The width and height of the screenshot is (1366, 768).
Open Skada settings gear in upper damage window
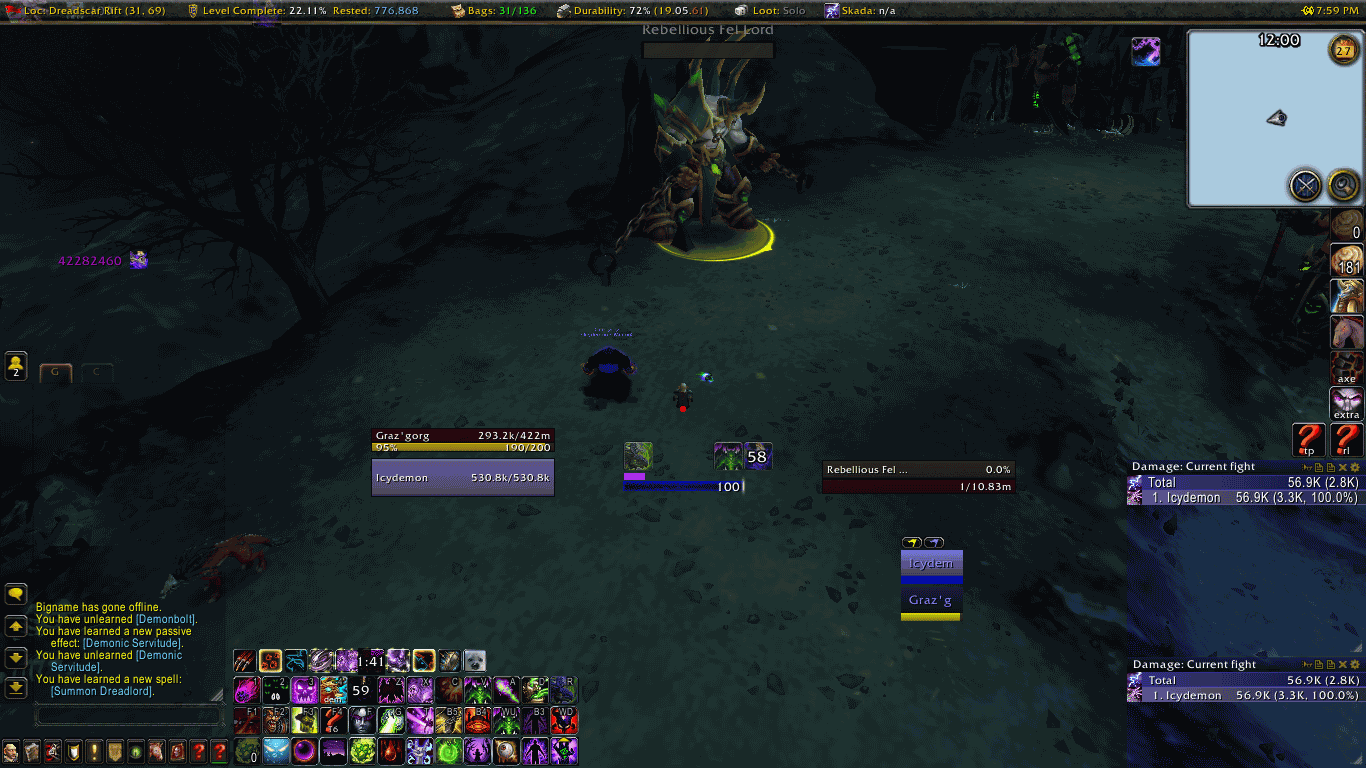point(1356,467)
